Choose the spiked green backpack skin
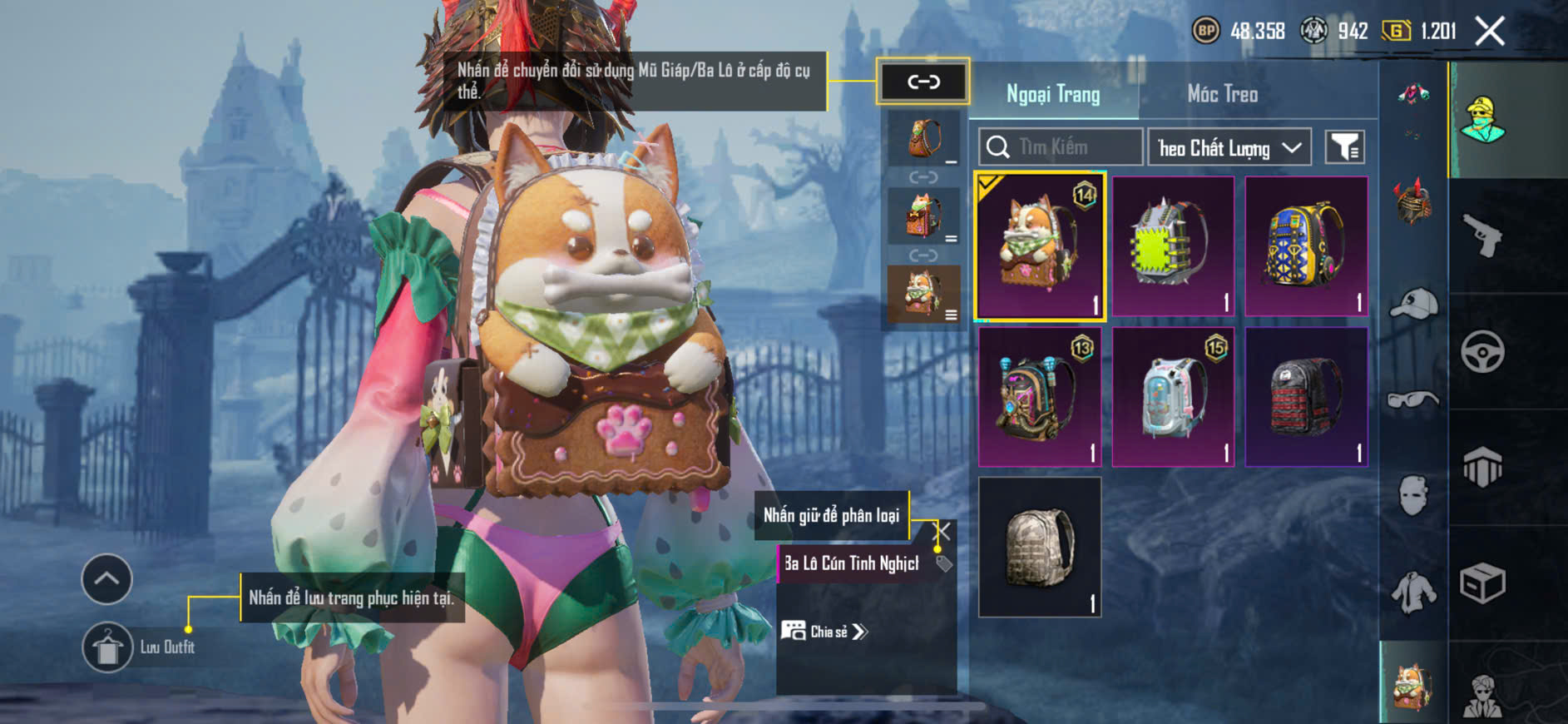Viewport: 1568px width, 724px height. 1173,246
